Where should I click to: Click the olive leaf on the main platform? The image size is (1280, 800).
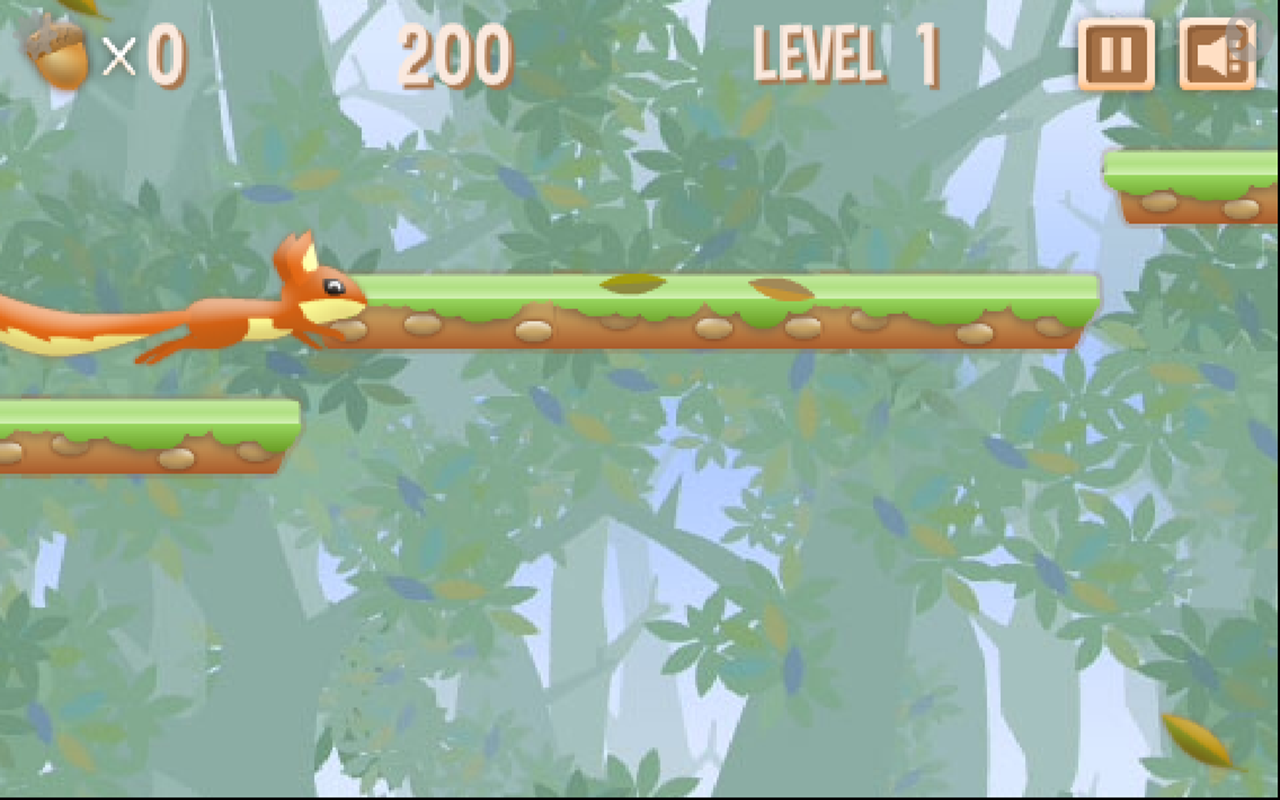click(630, 283)
